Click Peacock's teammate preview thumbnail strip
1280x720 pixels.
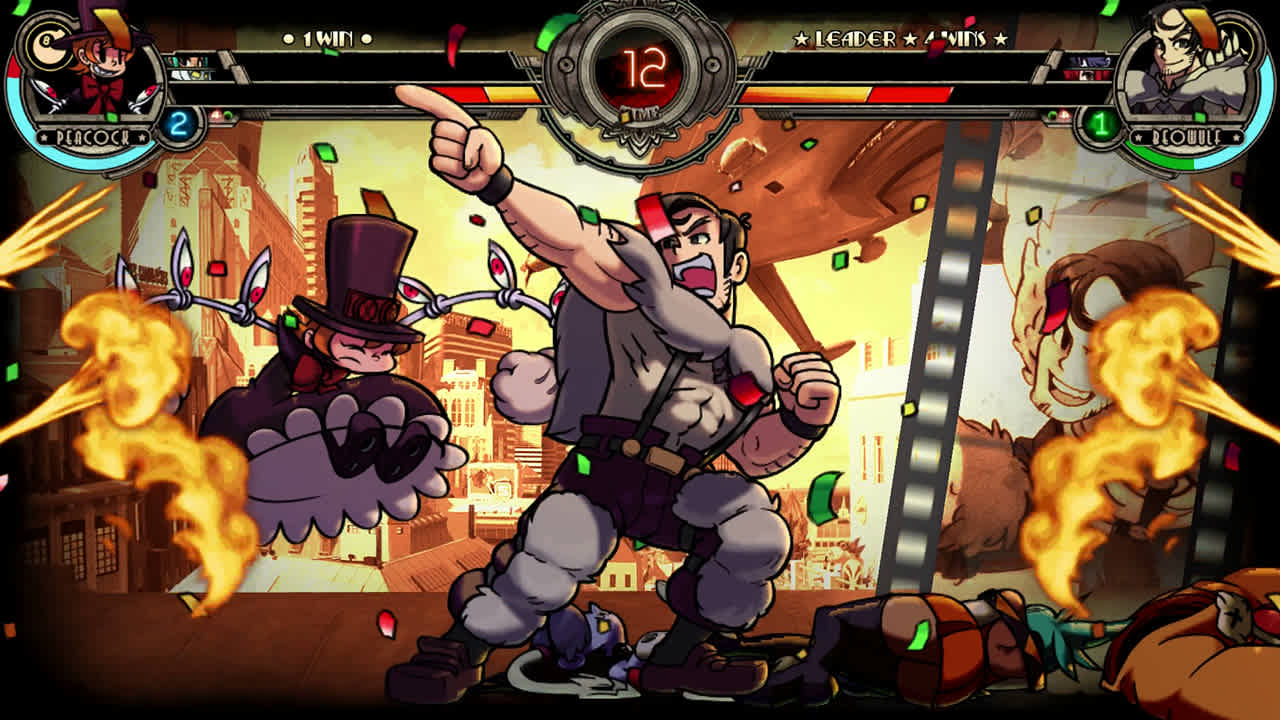coord(191,69)
